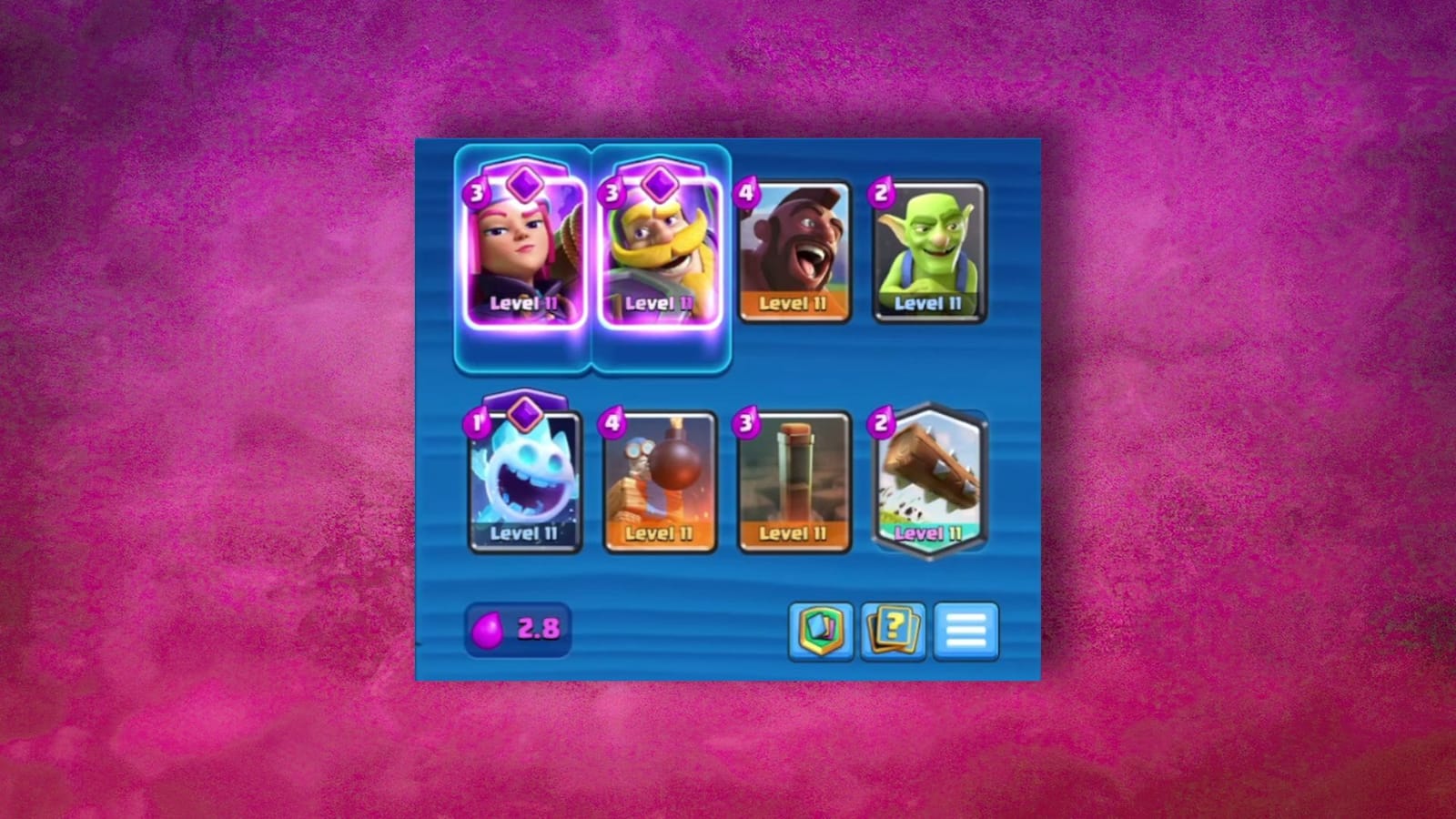1456x819 pixels.
Task: Select the evolved Firecracker card
Action: (523, 246)
